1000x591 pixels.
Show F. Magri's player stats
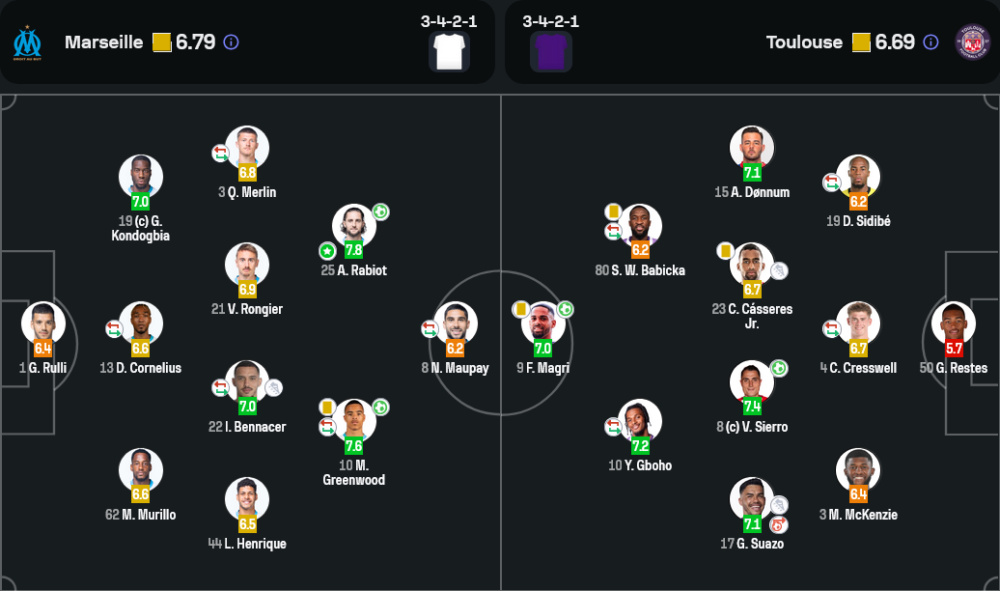click(x=543, y=323)
